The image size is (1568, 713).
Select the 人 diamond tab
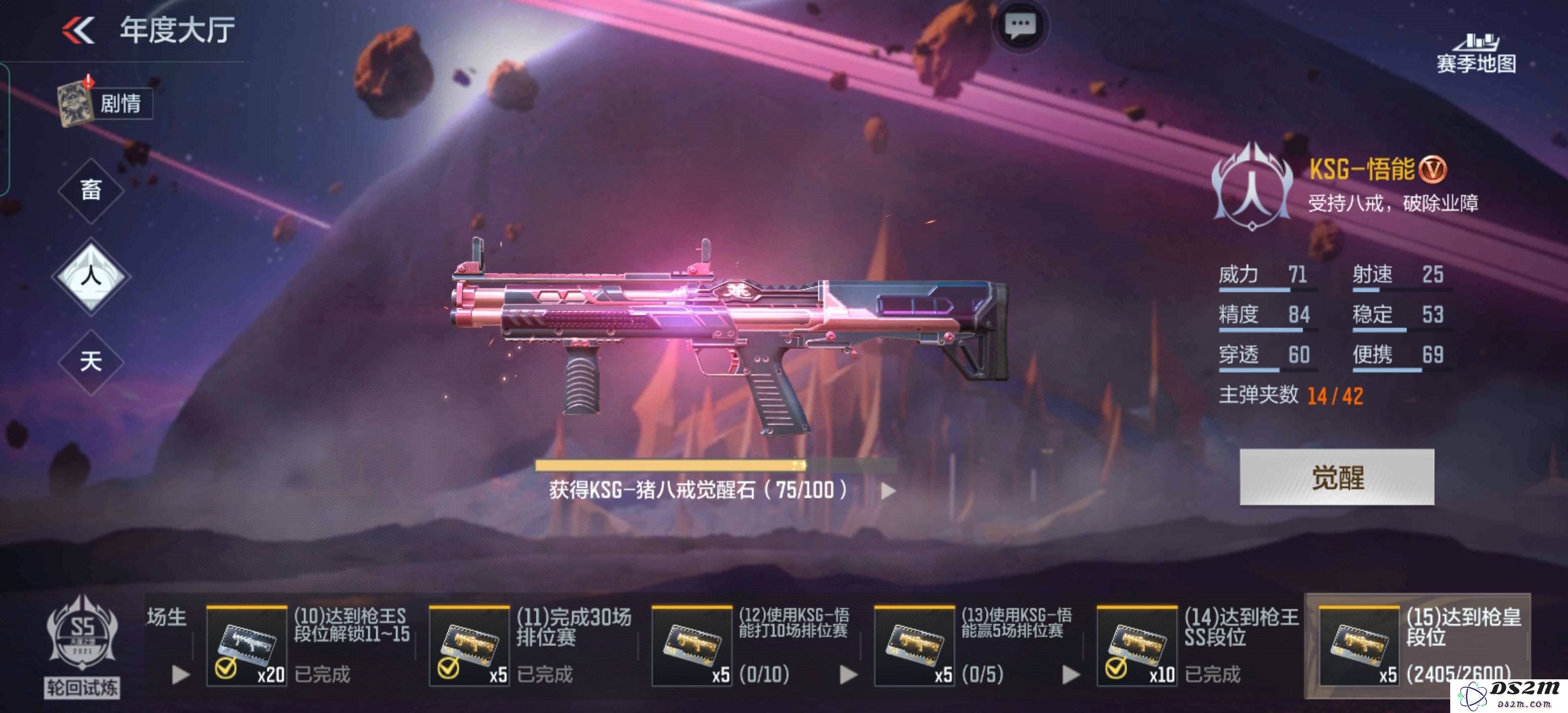pyautogui.click(x=91, y=276)
